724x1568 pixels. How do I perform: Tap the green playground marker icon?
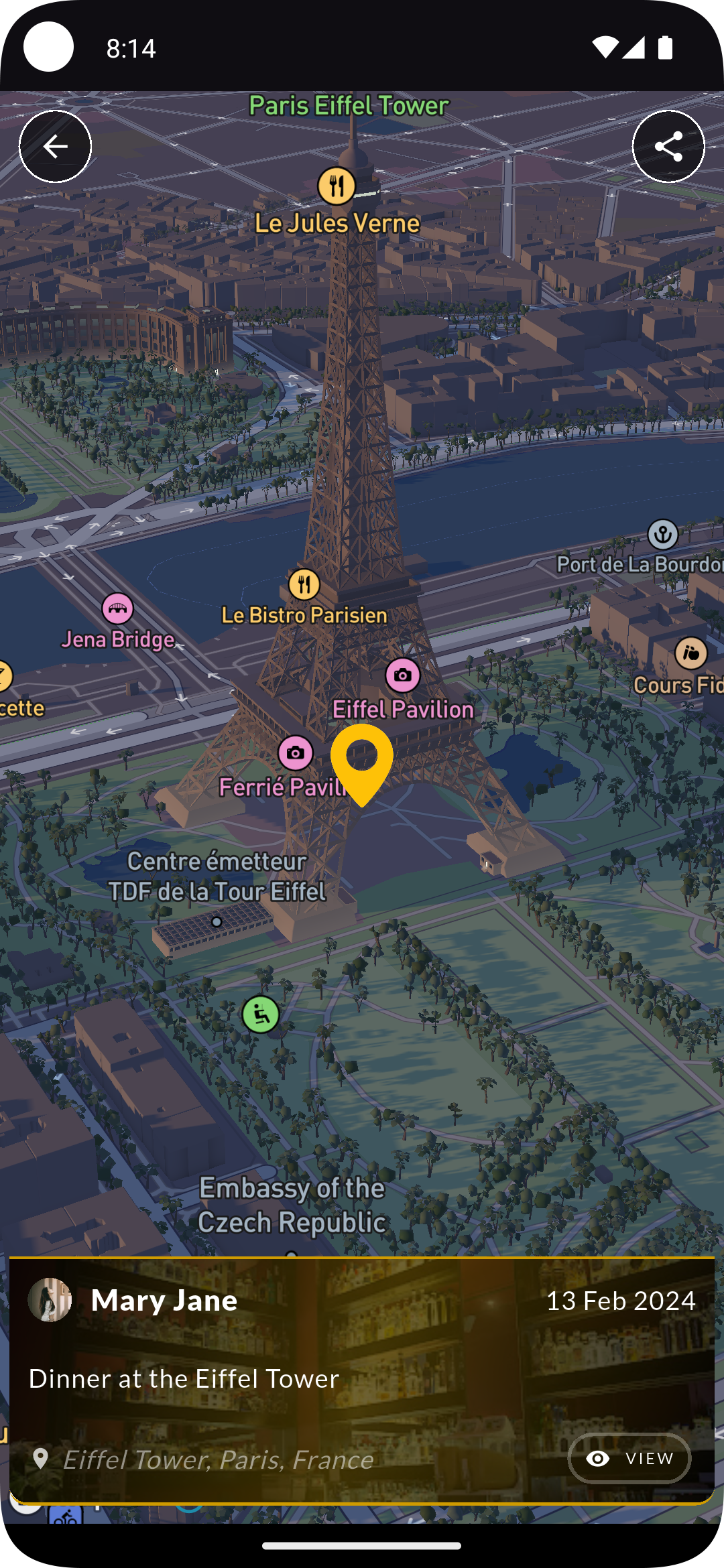click(261, 1015)
